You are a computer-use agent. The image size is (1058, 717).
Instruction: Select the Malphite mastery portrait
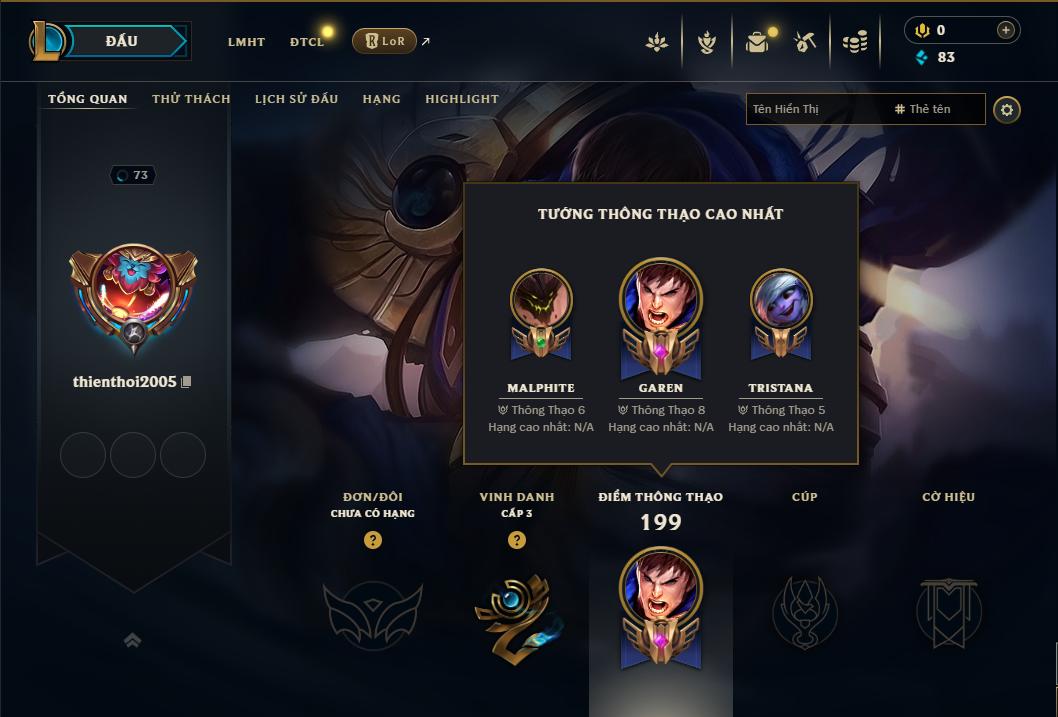[541, 299]
